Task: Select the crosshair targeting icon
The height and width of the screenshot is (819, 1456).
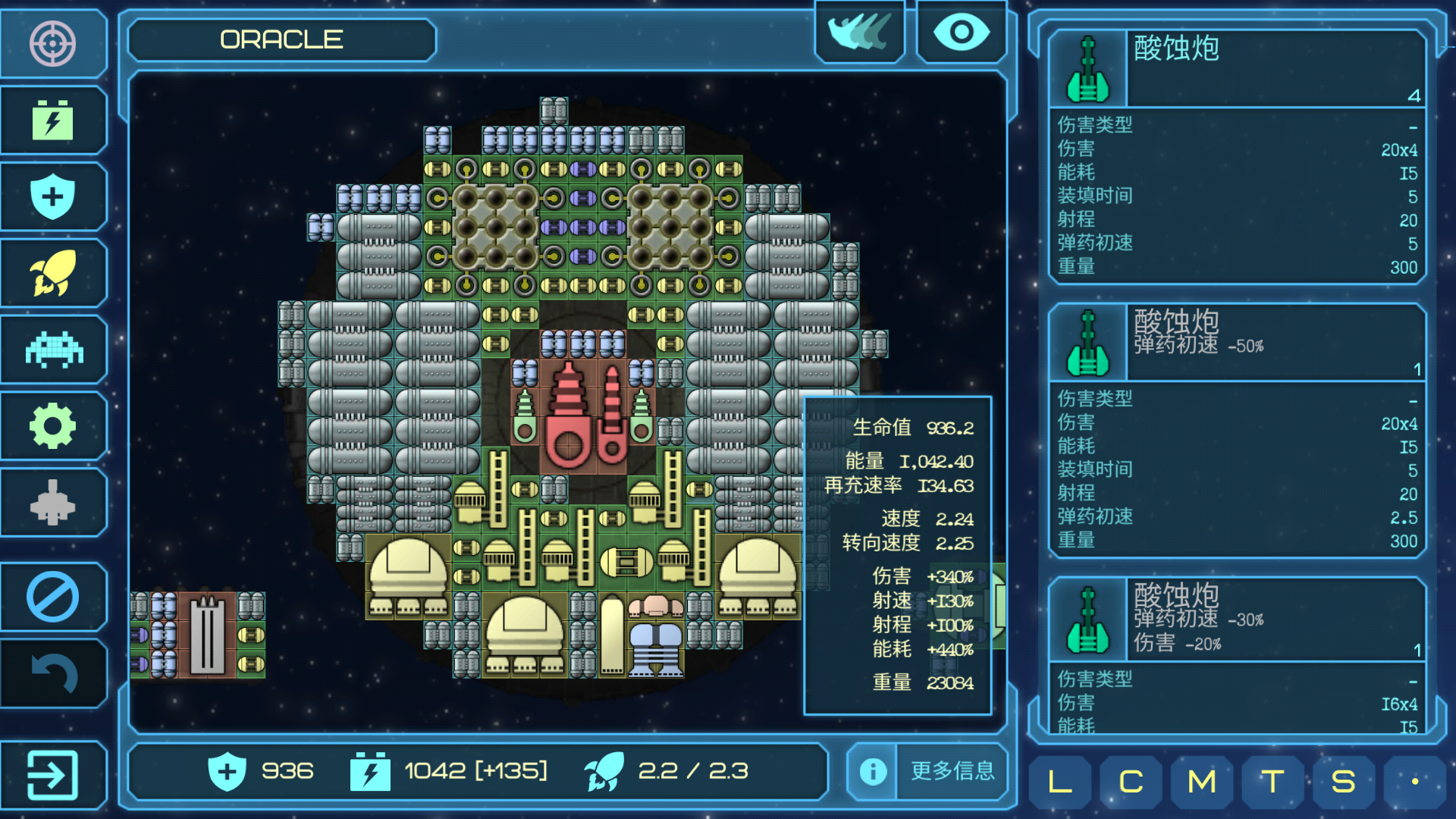Action: (x=52, y=43)
